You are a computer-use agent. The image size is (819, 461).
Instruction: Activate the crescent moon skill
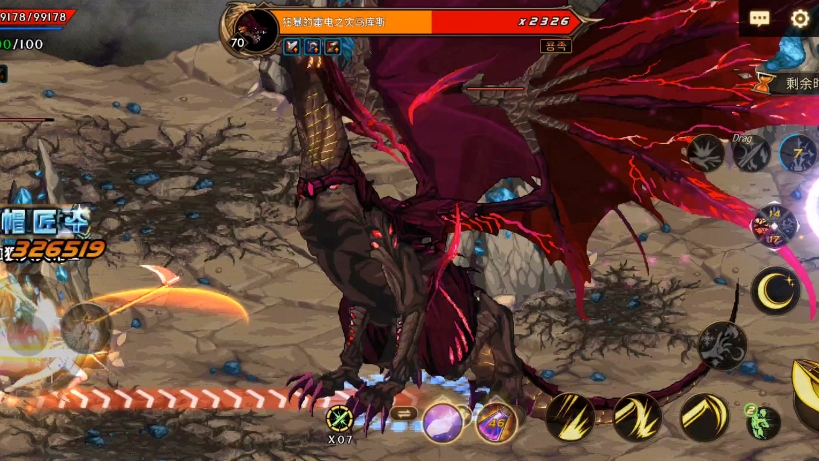[775, 290]
